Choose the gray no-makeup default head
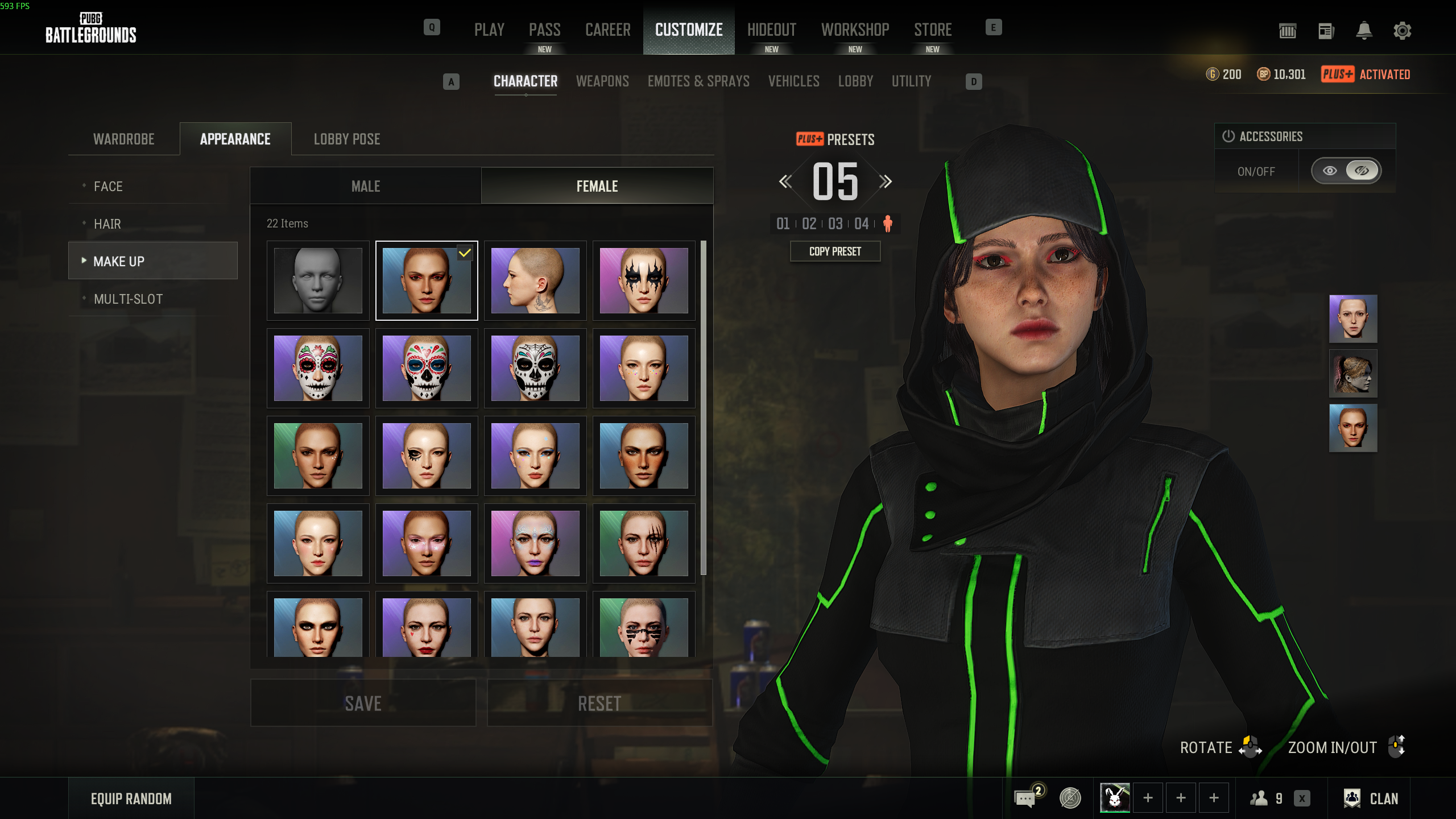The height and width of the screenshot is (819, 1456). [x=318, y=280]
